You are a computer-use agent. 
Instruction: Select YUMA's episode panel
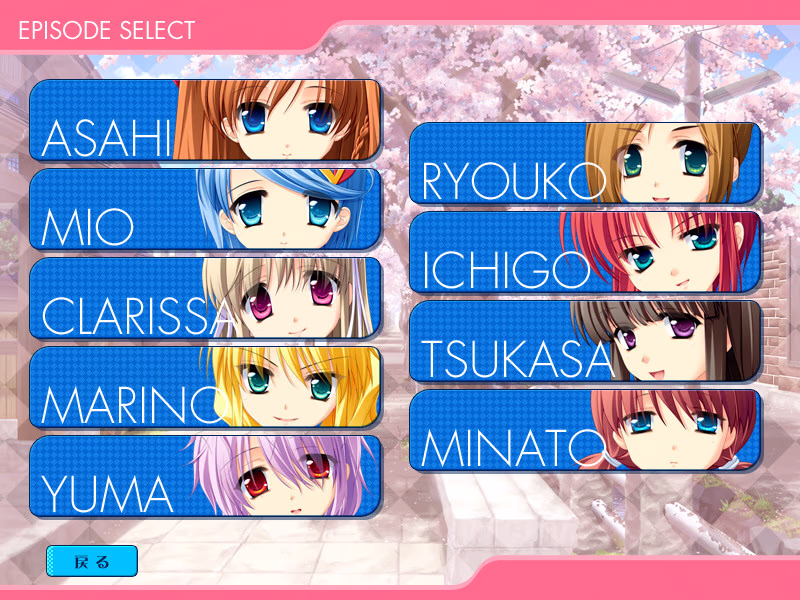point(205,476)
